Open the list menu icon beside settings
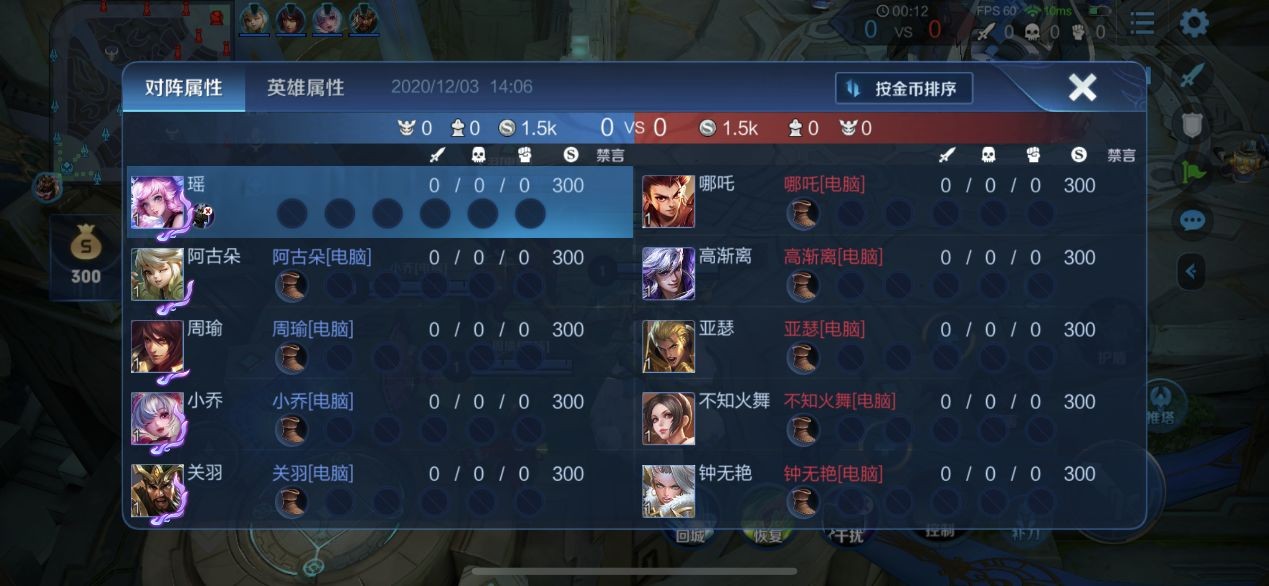 (x=1141, y=24)
